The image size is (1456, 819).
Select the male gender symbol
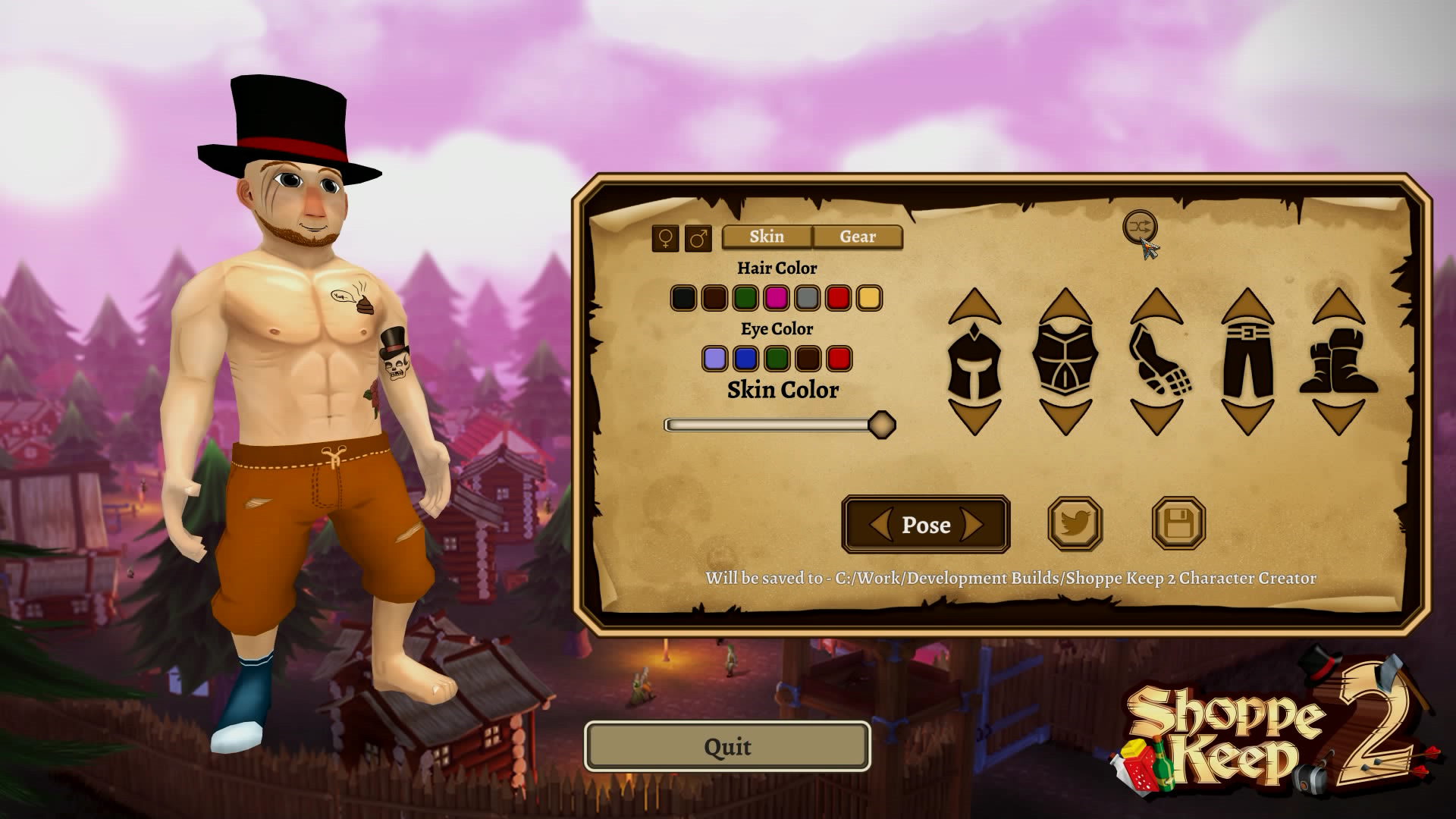click(x=697, y=237)
